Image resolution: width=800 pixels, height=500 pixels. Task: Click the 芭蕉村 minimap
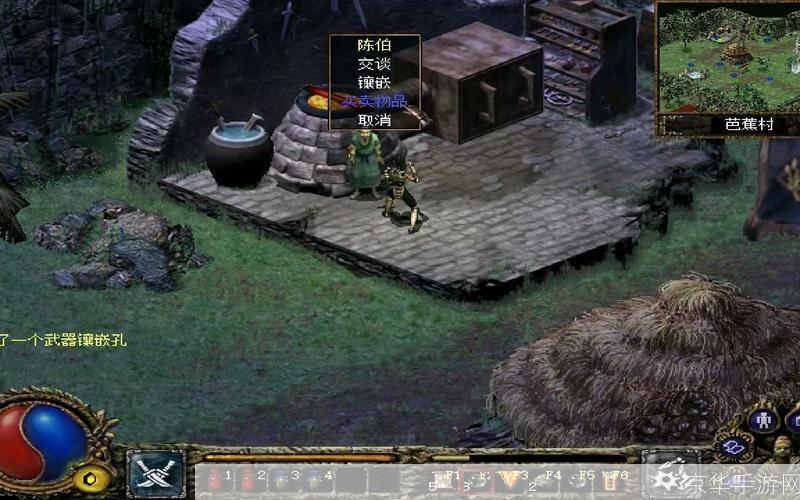tap(720, 60)
